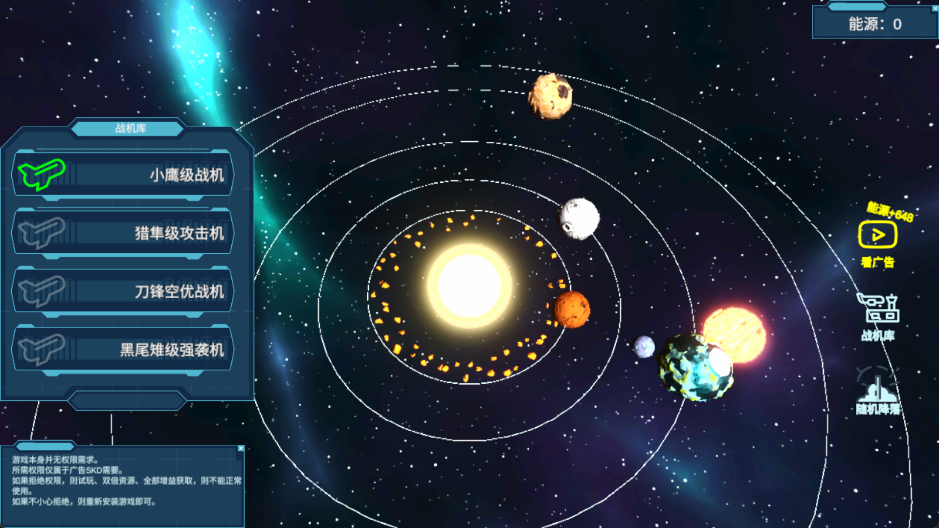This screenshot has height=528, width=939.
Task: Watch an ad via 看广告 button
Action: pos(877,236)
